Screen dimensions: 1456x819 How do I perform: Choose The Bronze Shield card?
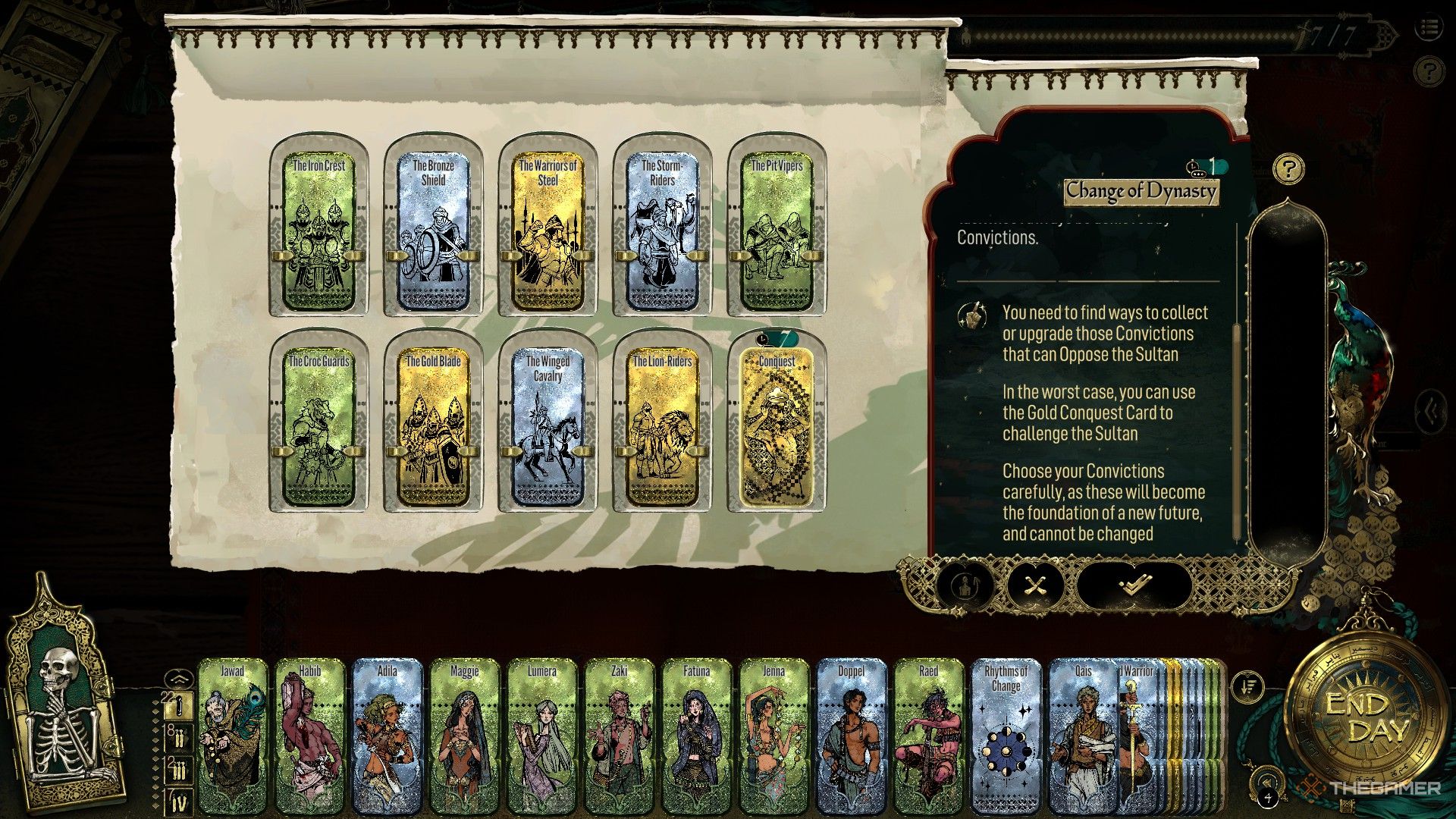(x=433, y=227)
